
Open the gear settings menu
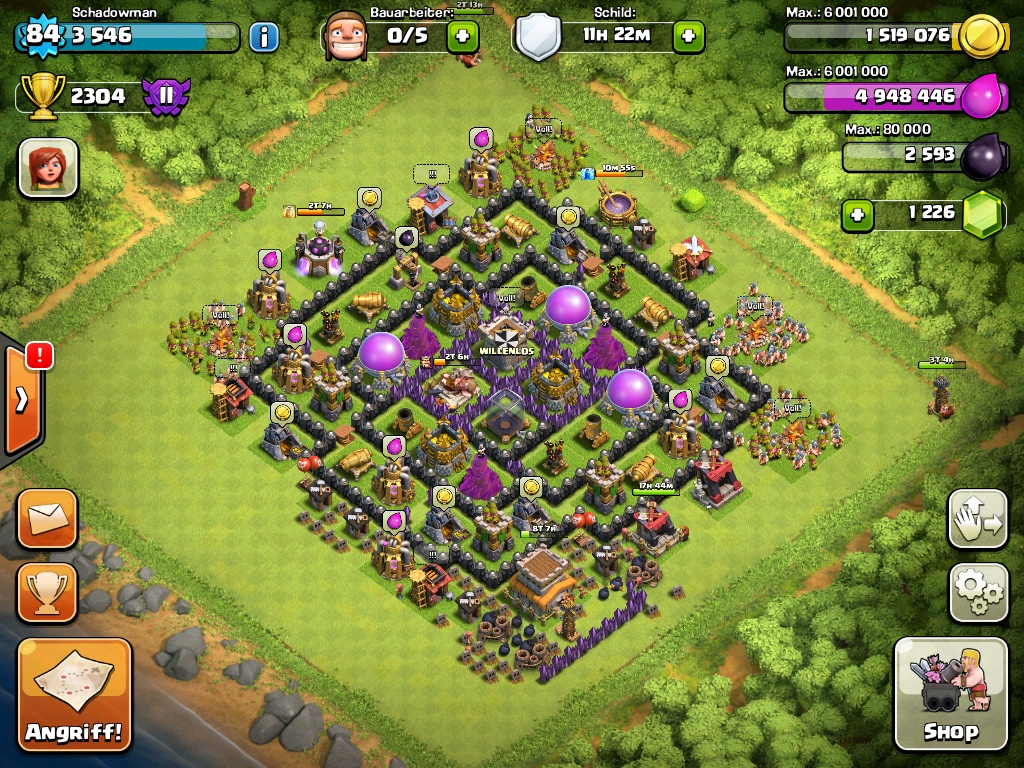point(978,593)
